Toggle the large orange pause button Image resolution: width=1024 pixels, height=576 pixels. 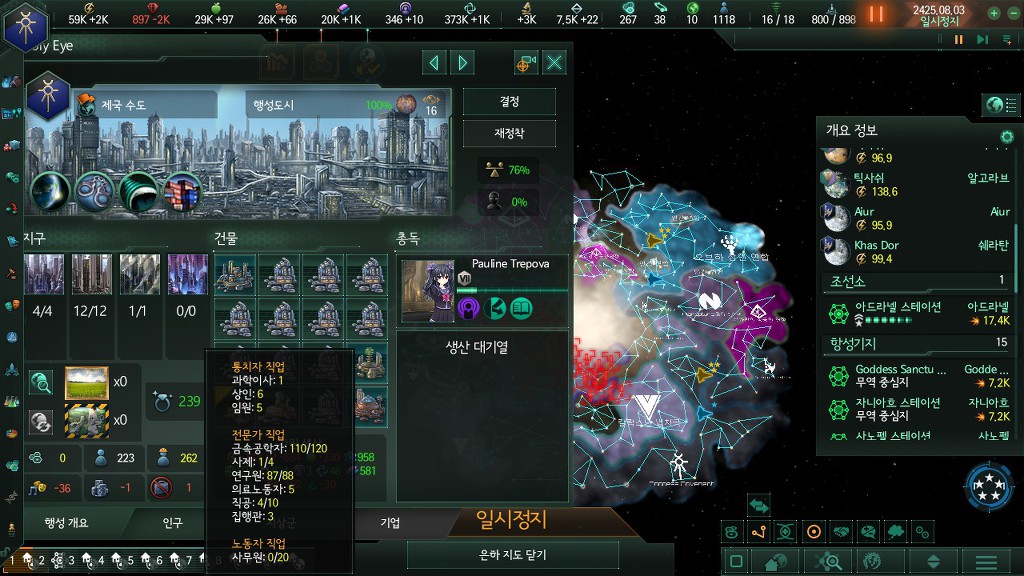[876, 14]
